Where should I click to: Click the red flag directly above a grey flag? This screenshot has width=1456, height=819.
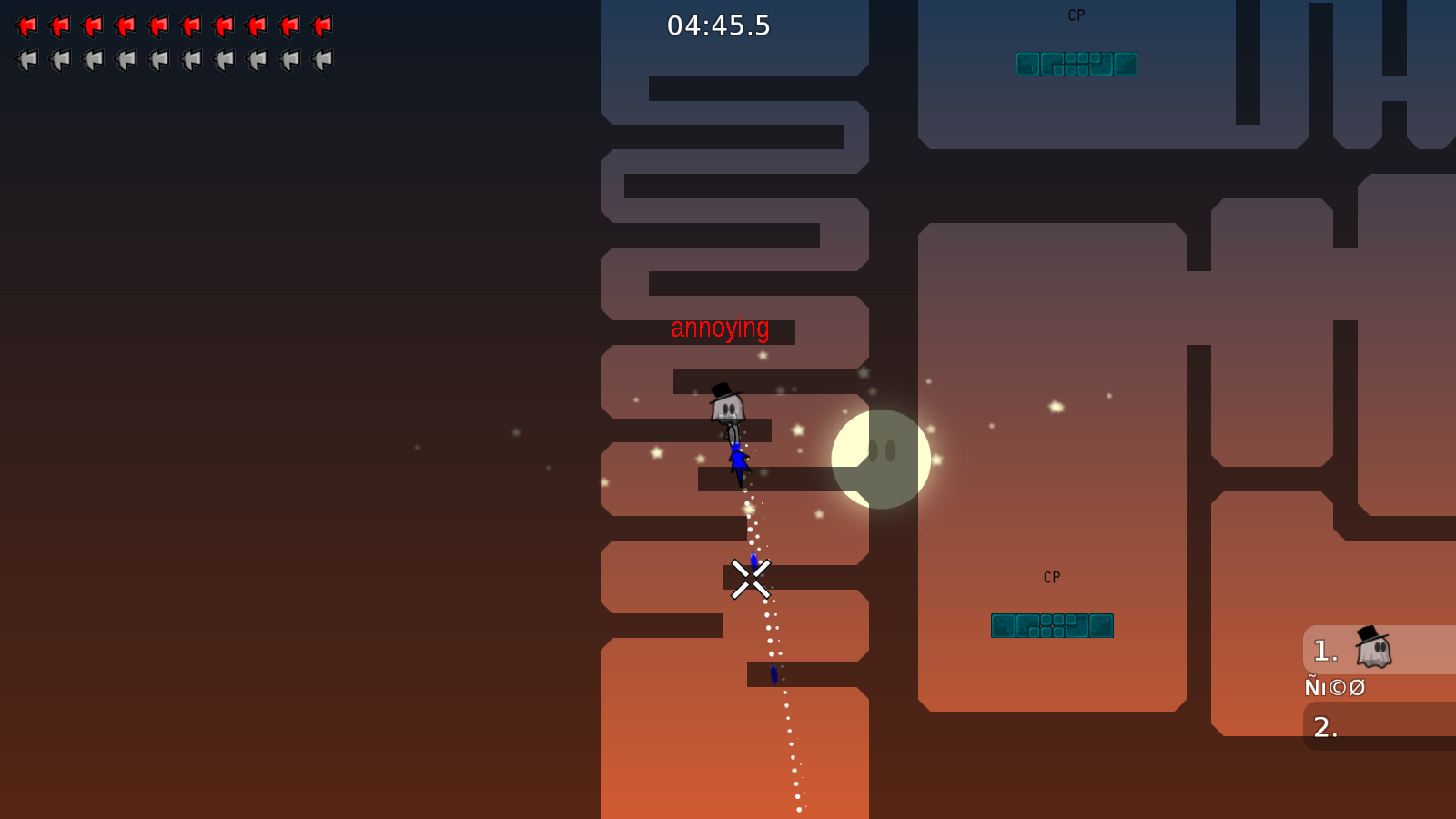[x=28, y=26]
